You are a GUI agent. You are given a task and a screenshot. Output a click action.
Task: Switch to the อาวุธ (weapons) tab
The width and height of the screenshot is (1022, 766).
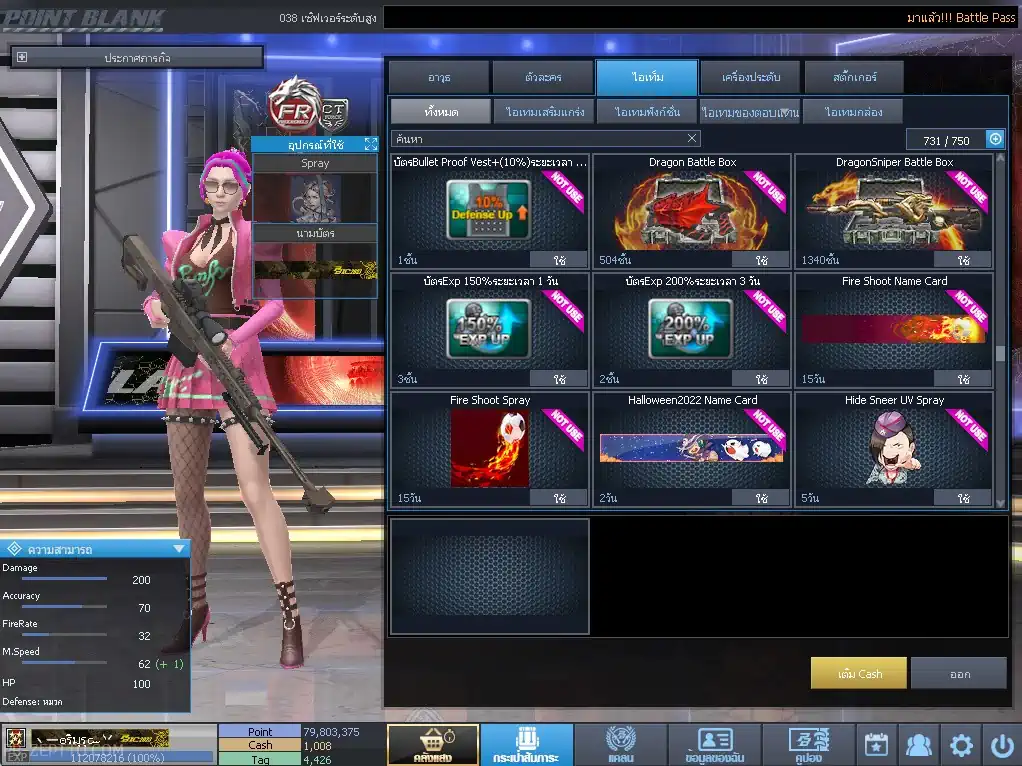click(x=439, y=77)
